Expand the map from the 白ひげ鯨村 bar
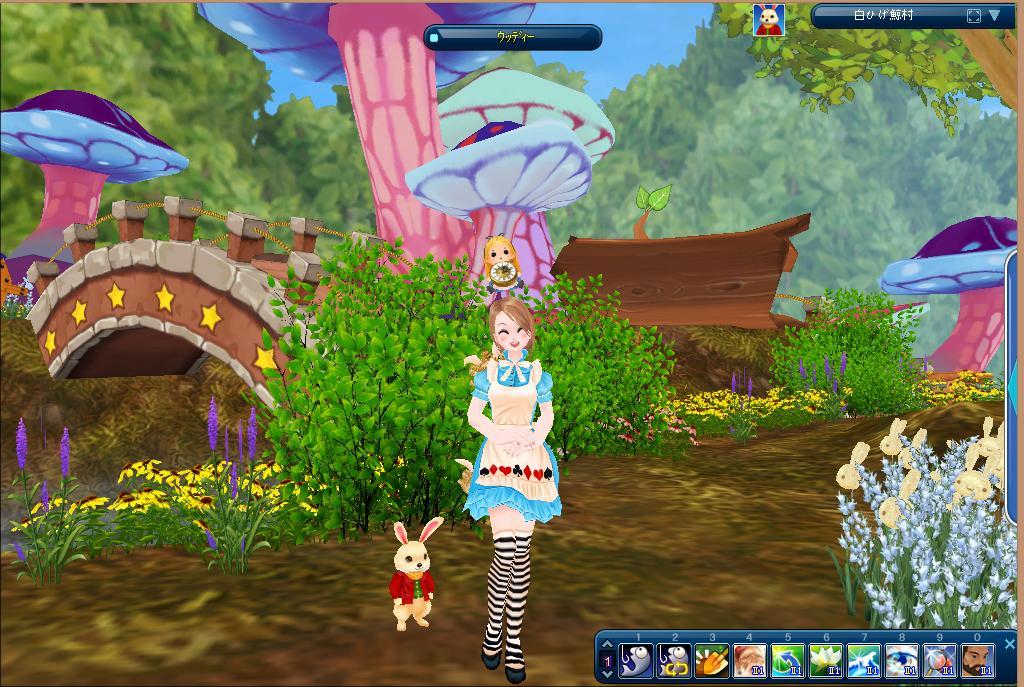This screenshot has height=687, width=1024. pyautogui.click(x=973, y=16)
